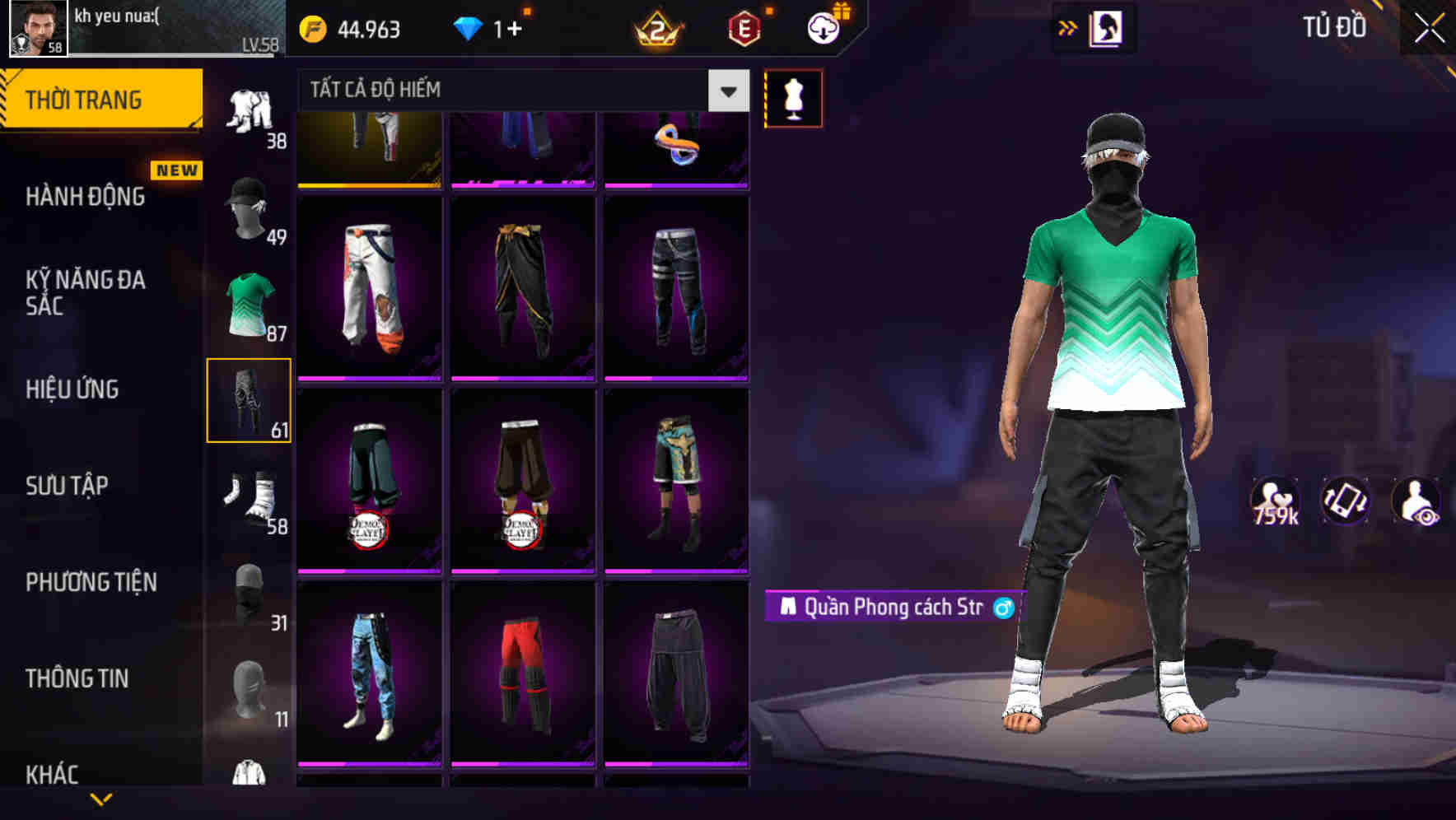This screenshot has height=820, width=1456.
Task: Click the double-arrow expander near top right
Action: click(1068, 27)
